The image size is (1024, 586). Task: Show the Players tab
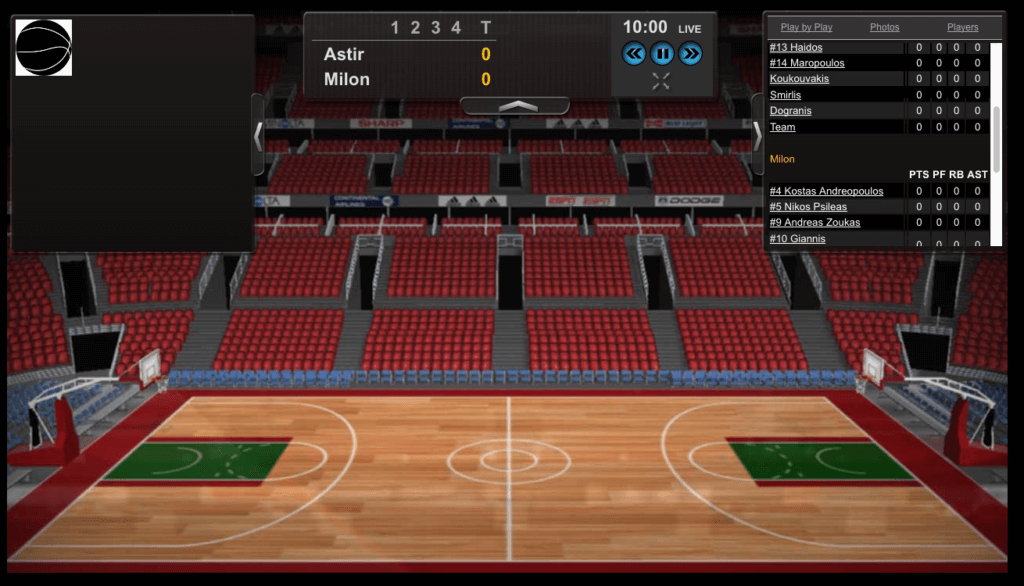click(x=962, y=27)
